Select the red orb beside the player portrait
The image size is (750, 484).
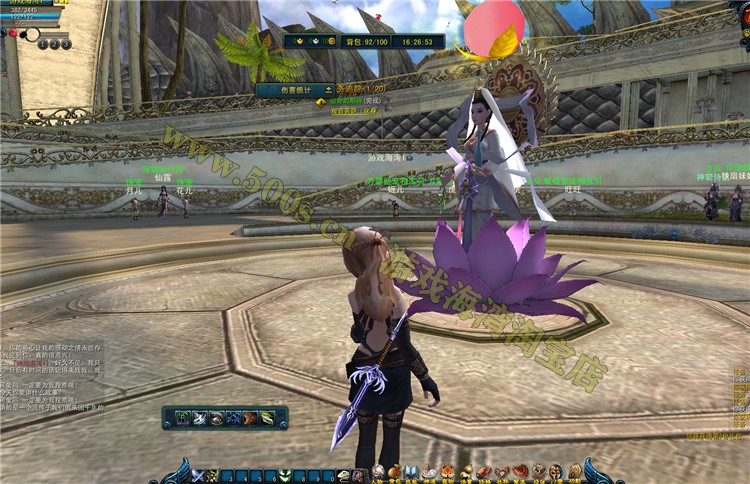[x=13, y=33]
